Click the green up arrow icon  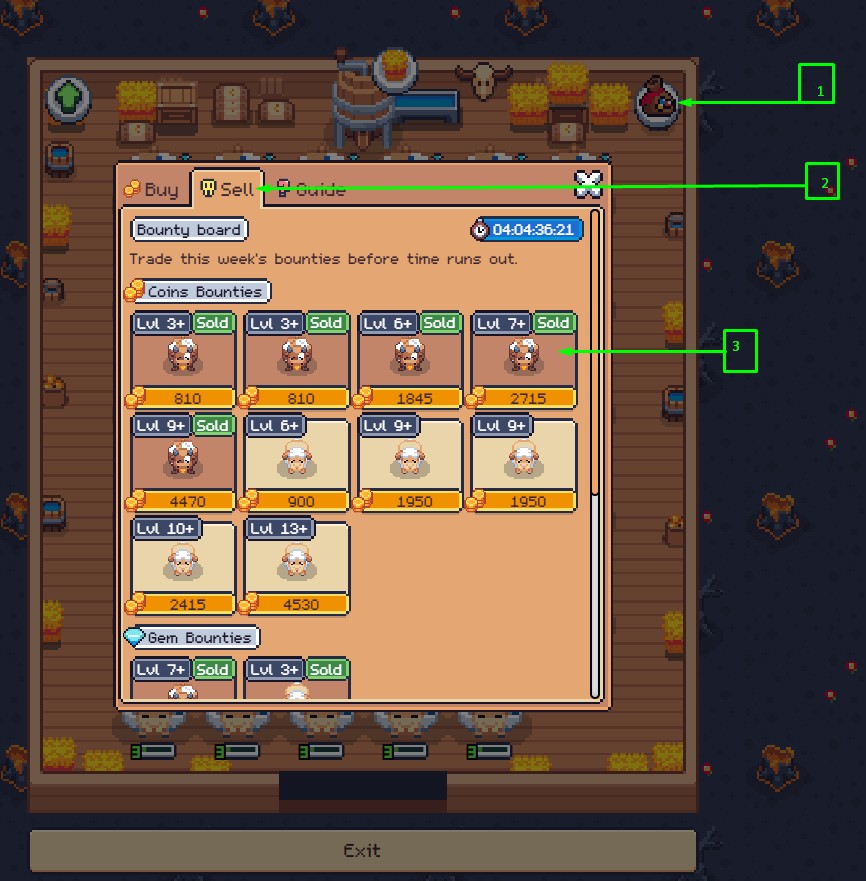[68, 100]
